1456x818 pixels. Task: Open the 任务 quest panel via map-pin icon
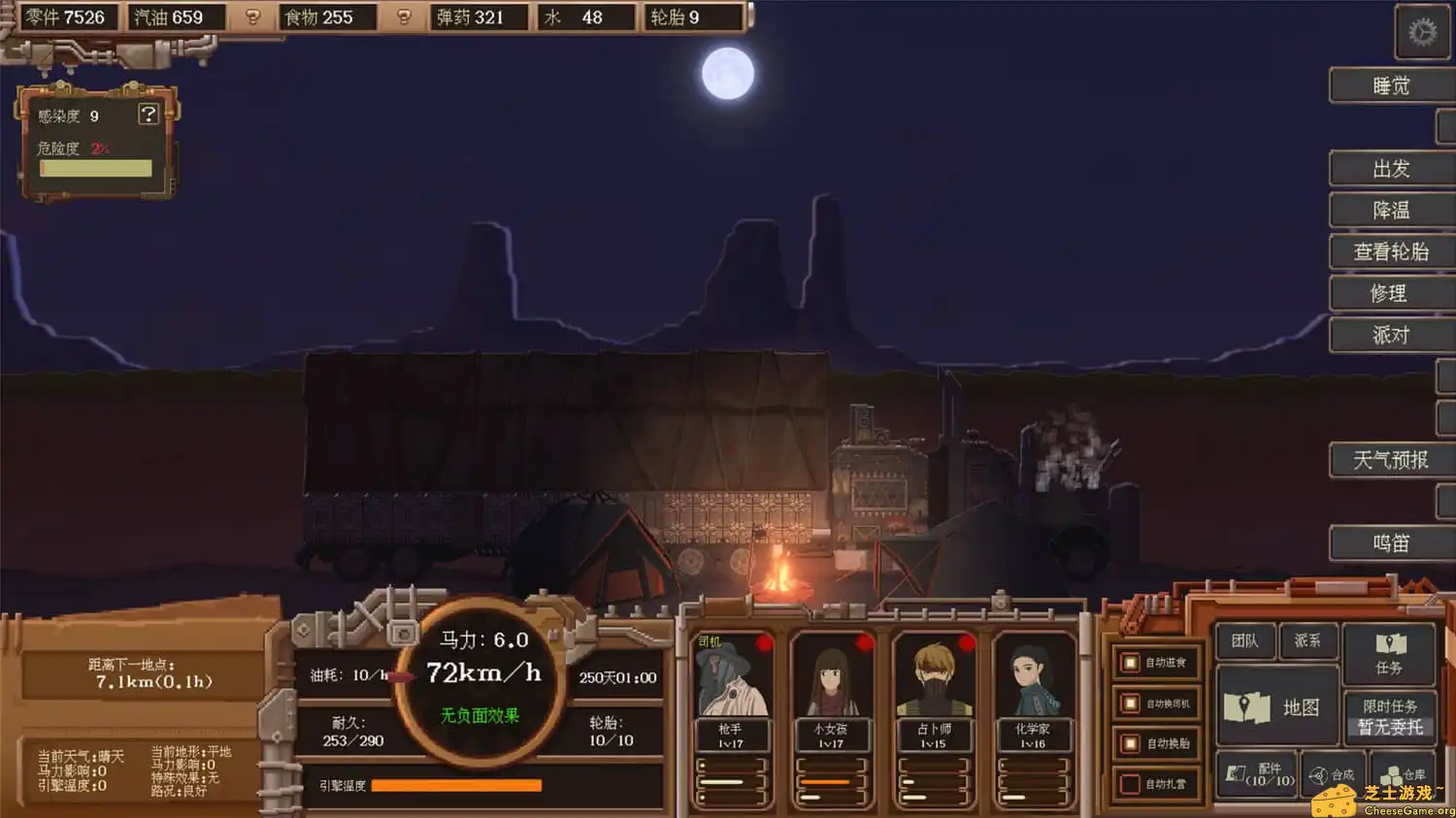tap(1390, 652)
